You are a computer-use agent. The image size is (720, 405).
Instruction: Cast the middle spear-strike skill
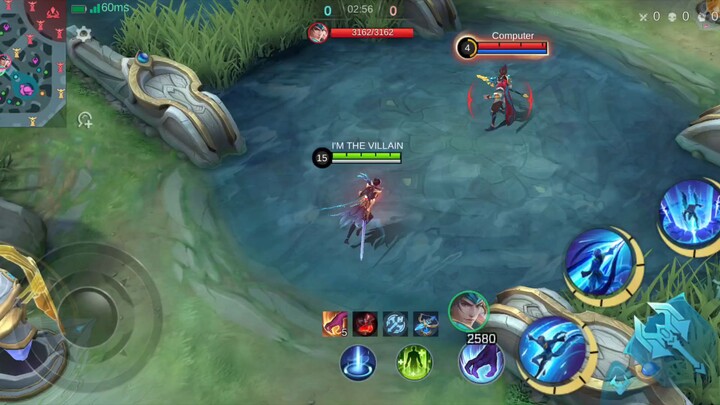click(599, 264)
